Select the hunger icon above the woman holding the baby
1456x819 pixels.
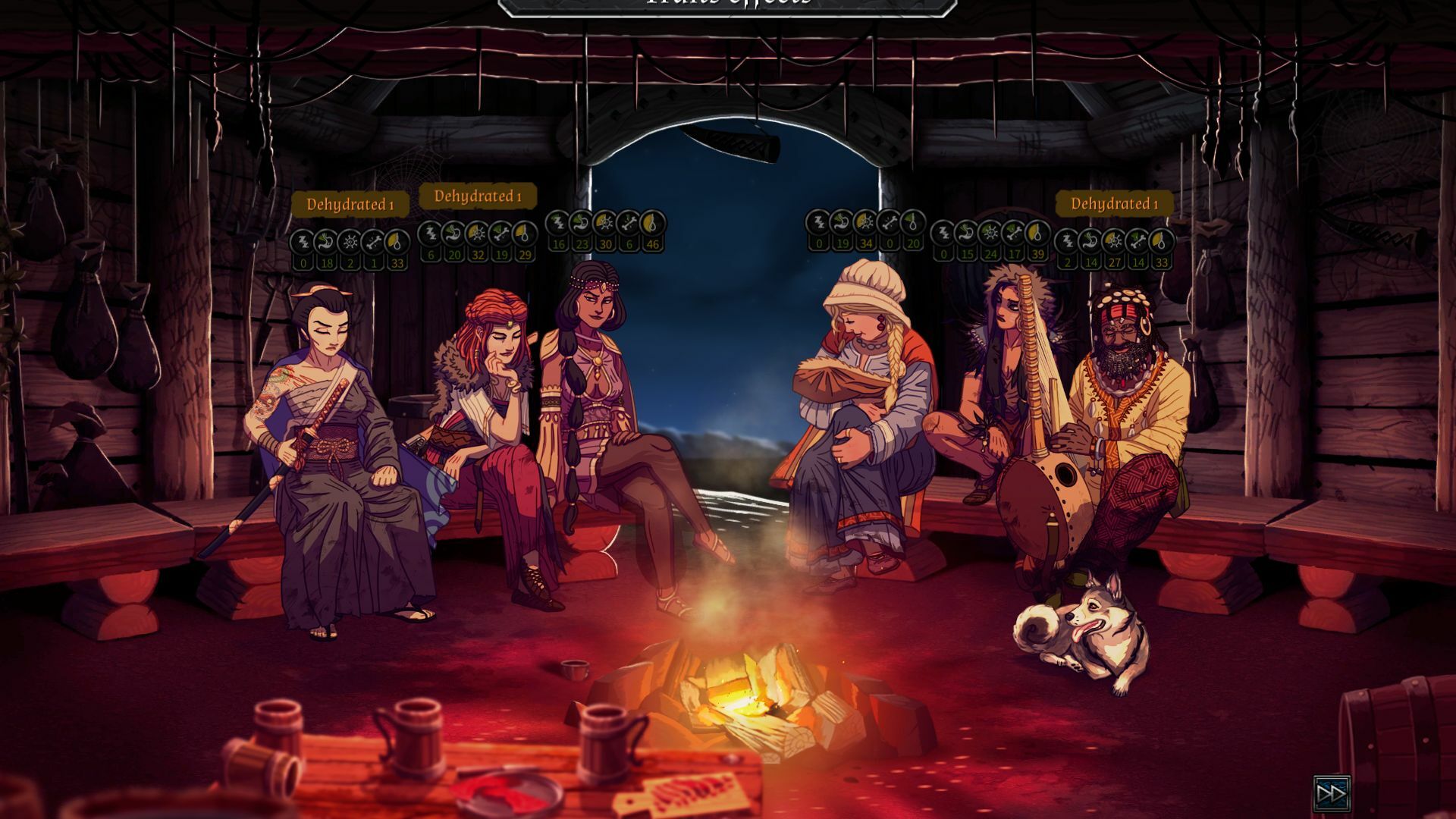(842, 223)
